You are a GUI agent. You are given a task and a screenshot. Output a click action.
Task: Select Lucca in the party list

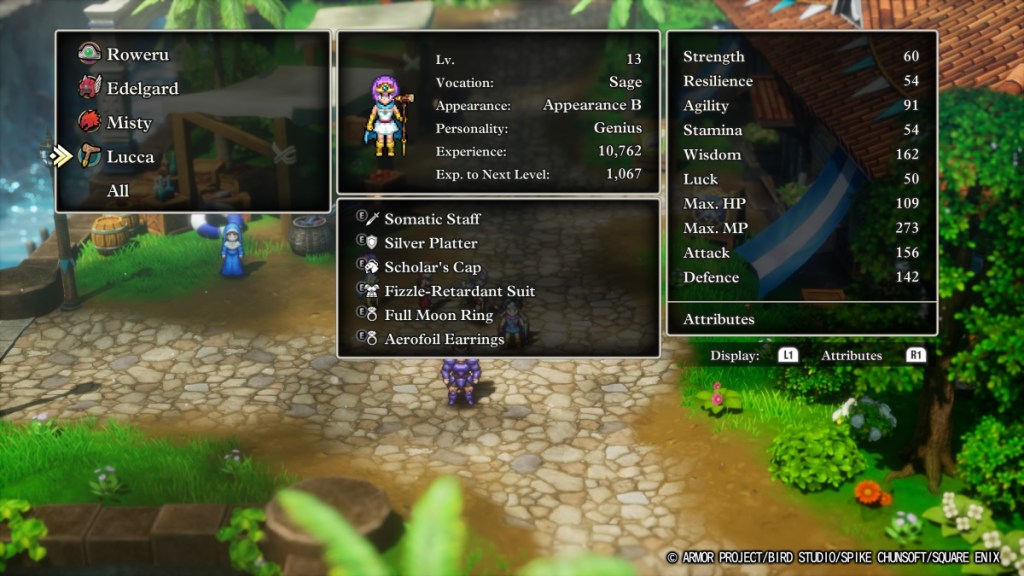click(x=130, y=157)
